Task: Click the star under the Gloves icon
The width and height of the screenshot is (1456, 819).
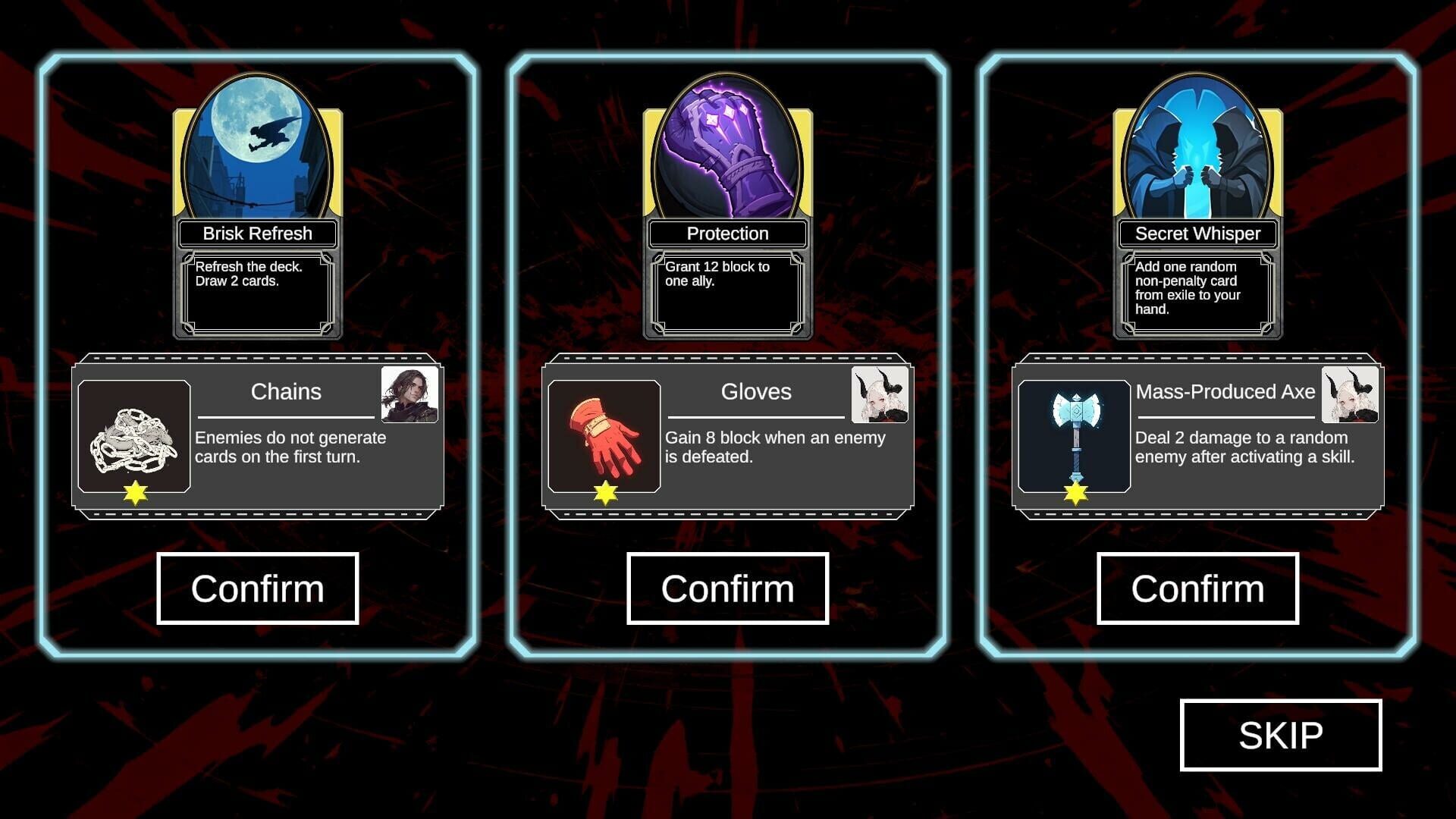Action: [x=604, y=494]
